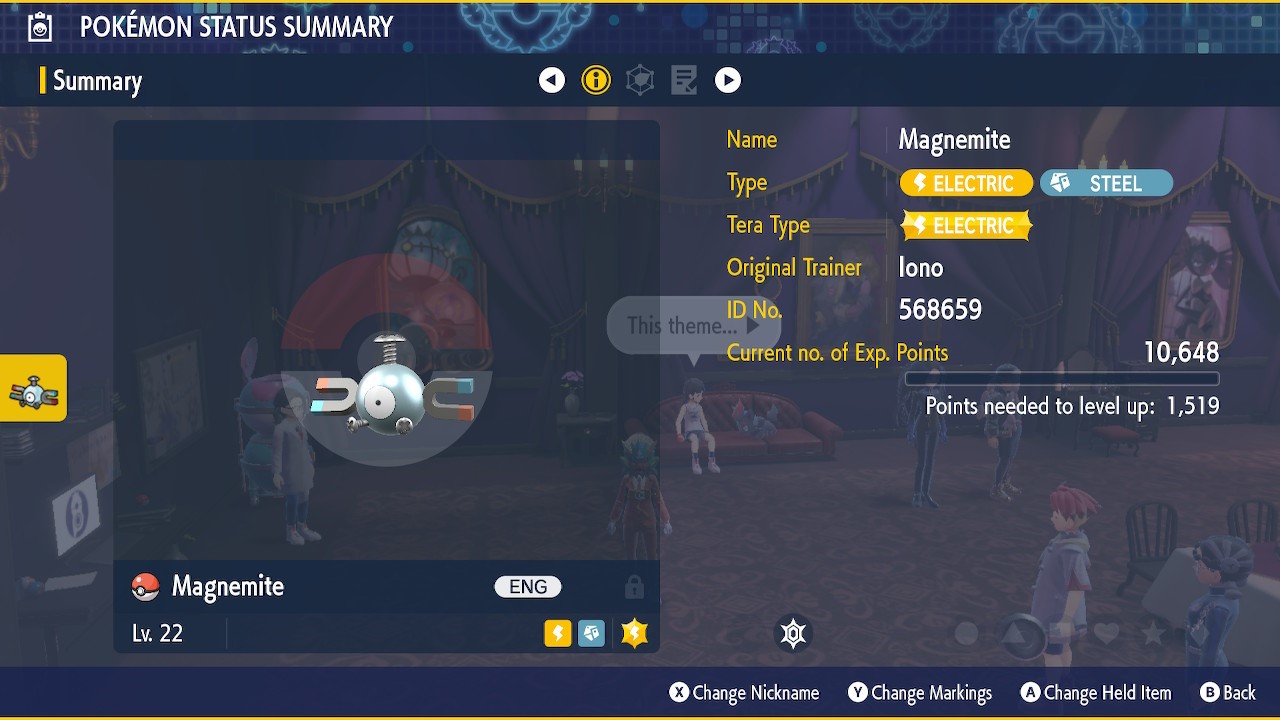Select the Magnemite party icon tab
This screenshot has height=720, width=1280.
[34, 389]
